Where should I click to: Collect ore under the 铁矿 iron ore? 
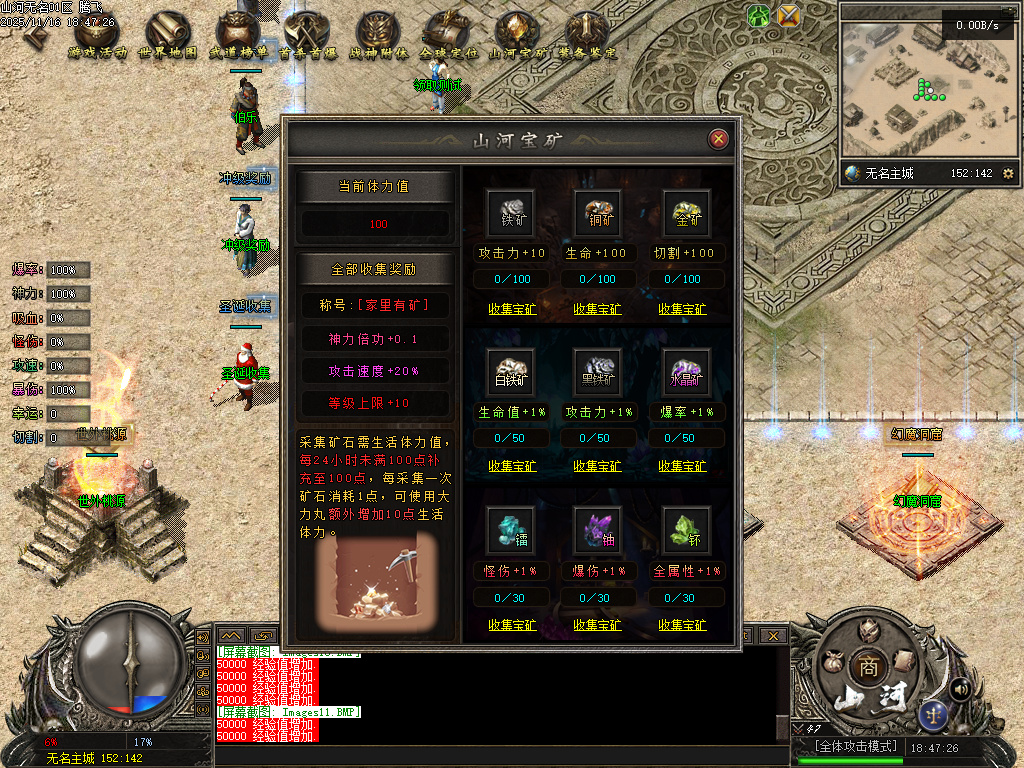point(512,309)
